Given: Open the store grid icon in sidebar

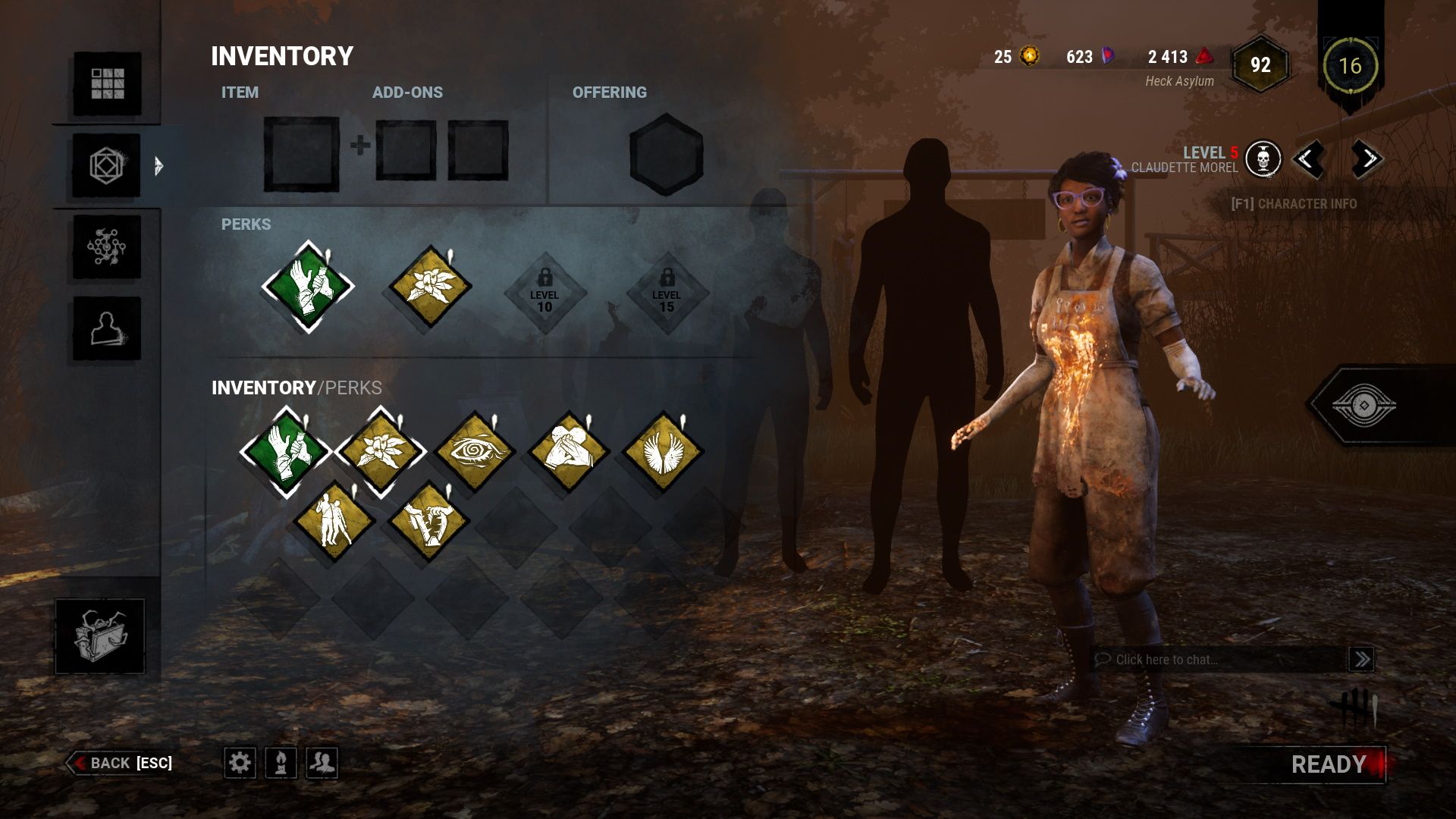Looking at the screenshot, I should click(x=109, y=83).
